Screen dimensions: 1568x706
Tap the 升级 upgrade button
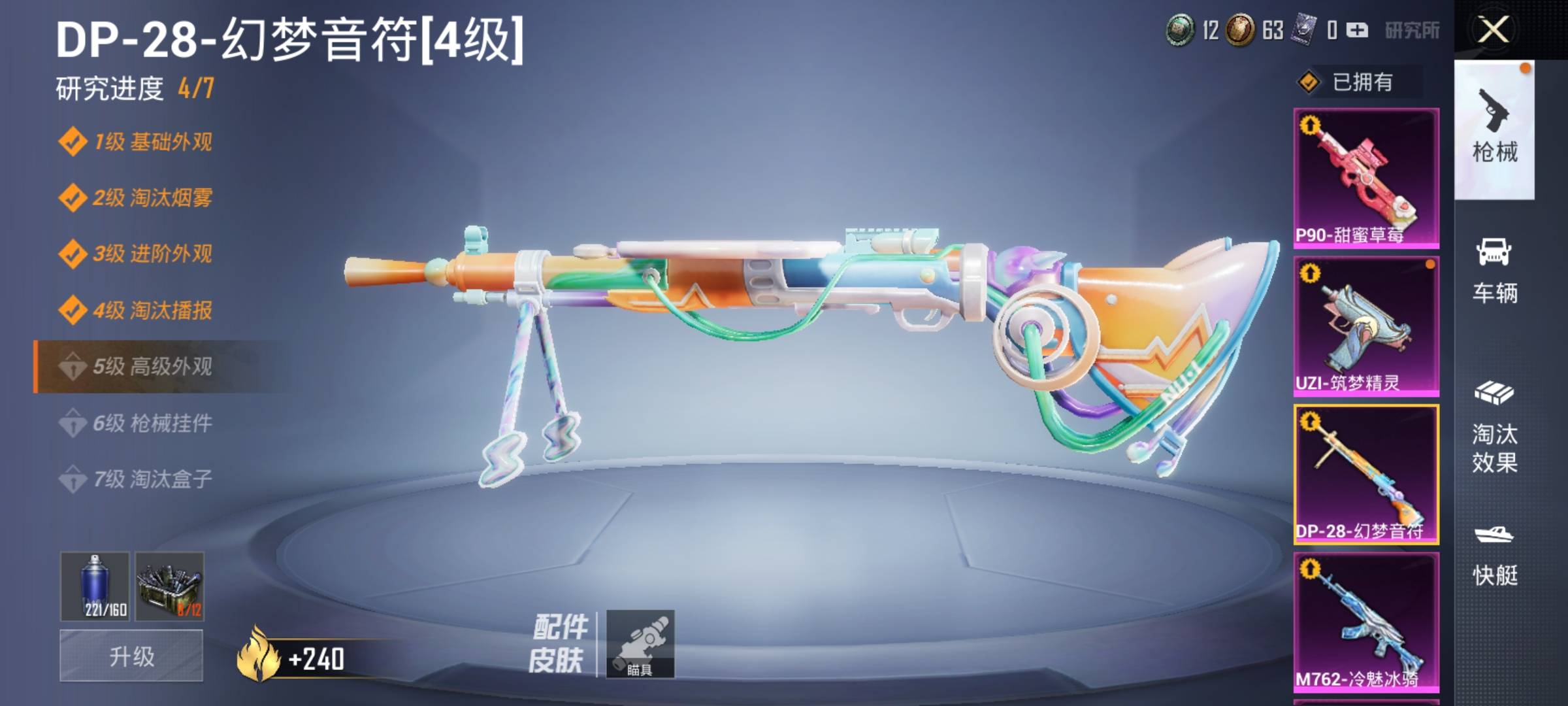131,656
